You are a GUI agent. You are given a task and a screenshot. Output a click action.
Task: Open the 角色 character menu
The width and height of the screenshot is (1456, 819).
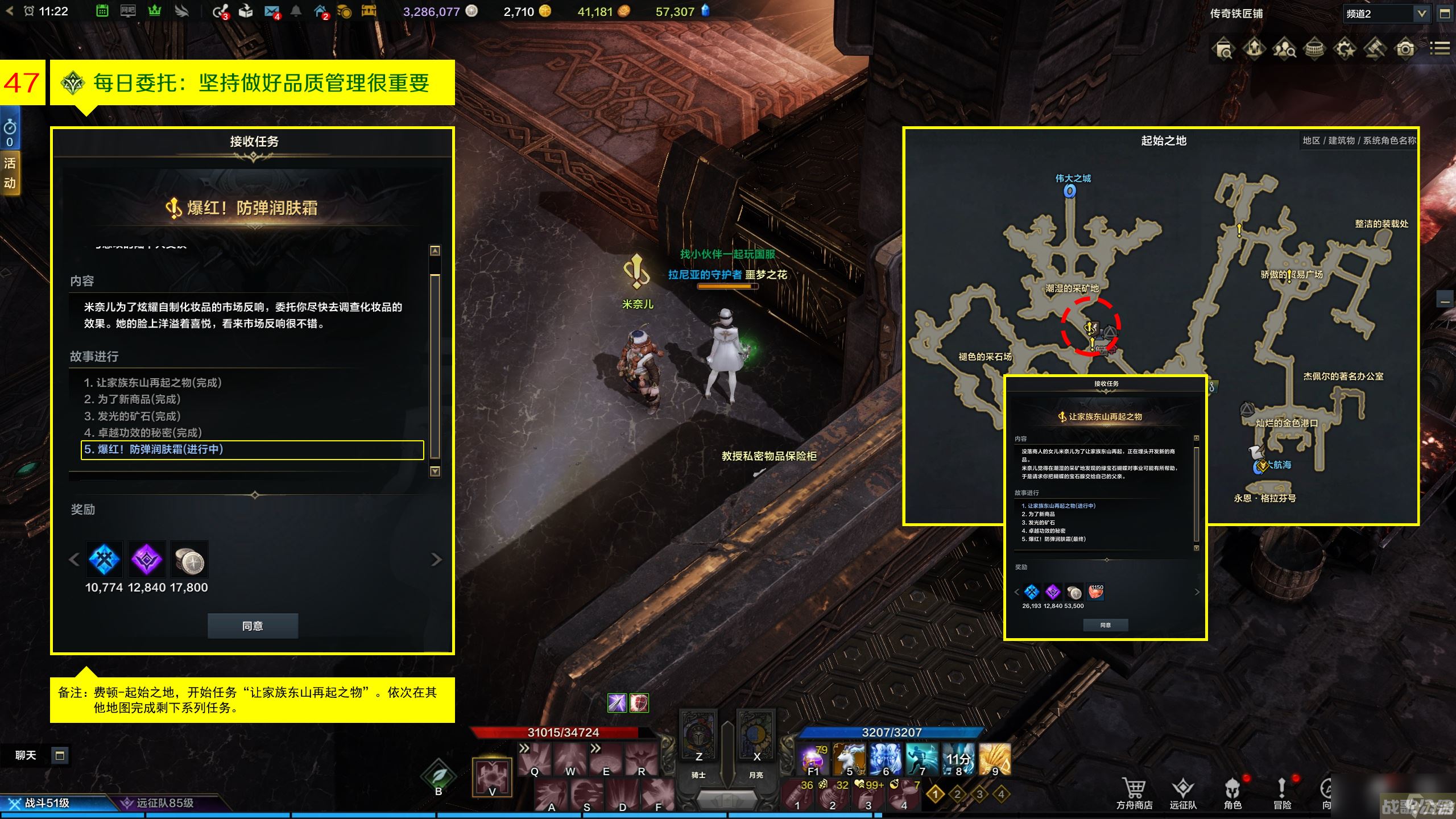click(x=1232, y=792)
